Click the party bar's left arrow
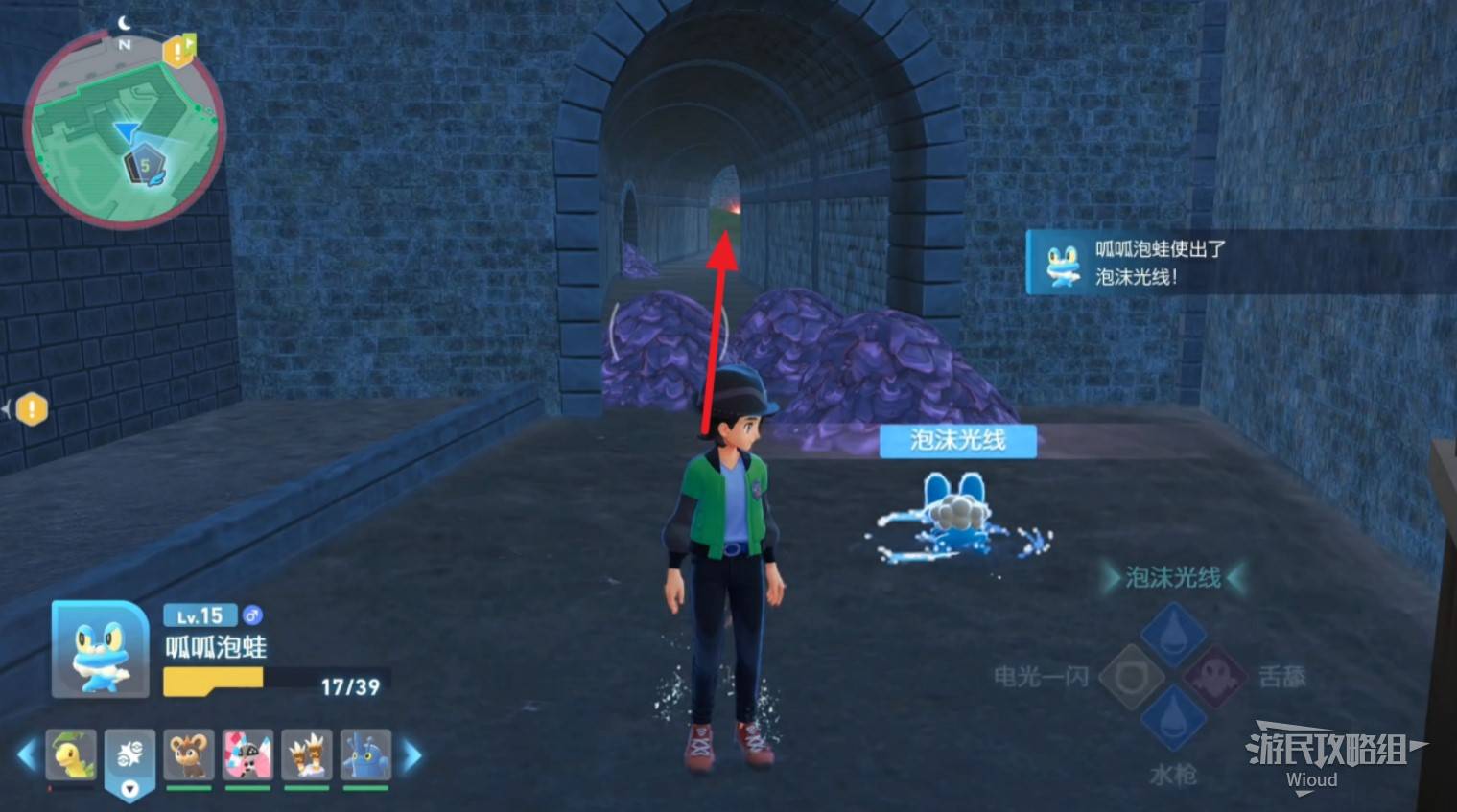 coord(26,755)
